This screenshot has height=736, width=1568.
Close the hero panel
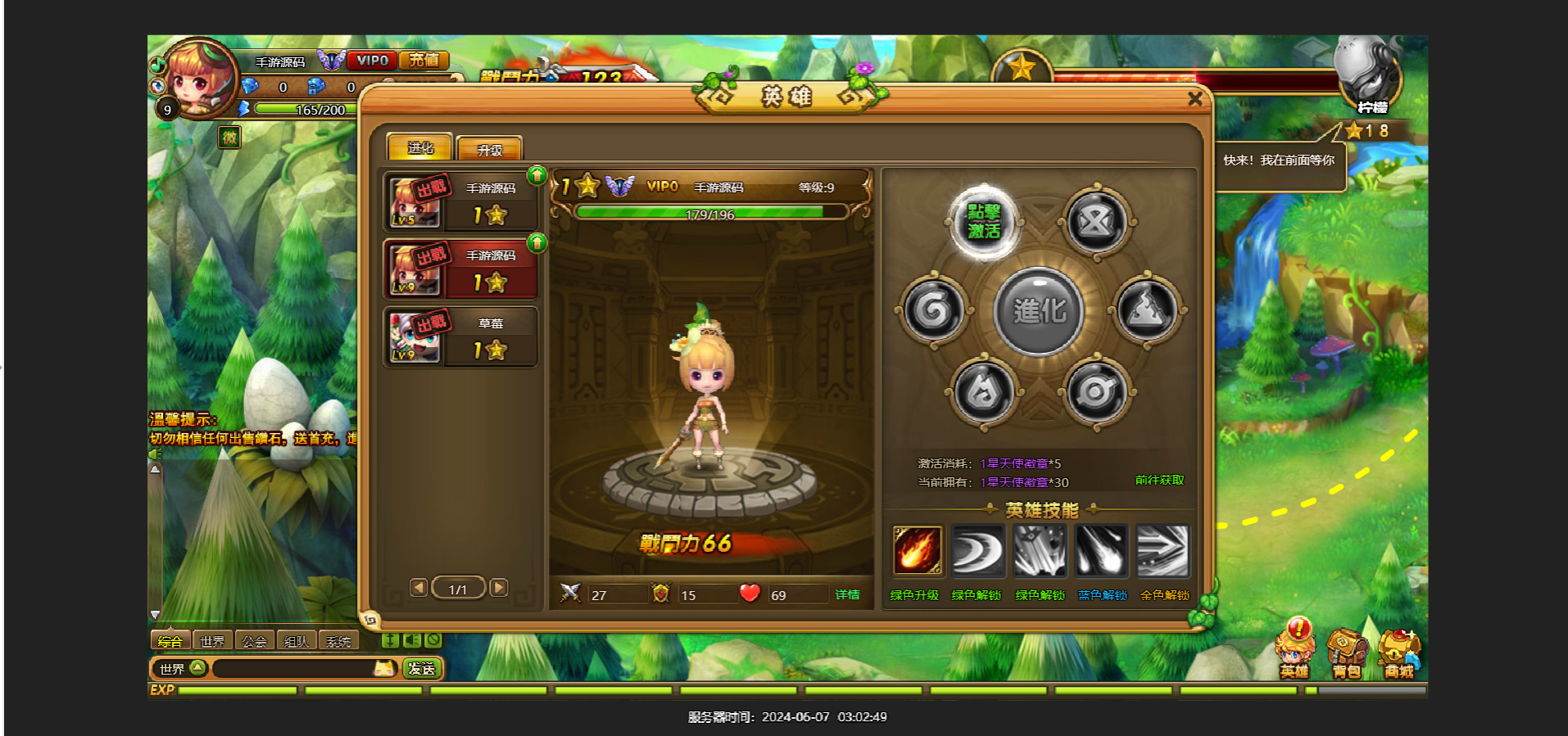(x=1194, y=99)
